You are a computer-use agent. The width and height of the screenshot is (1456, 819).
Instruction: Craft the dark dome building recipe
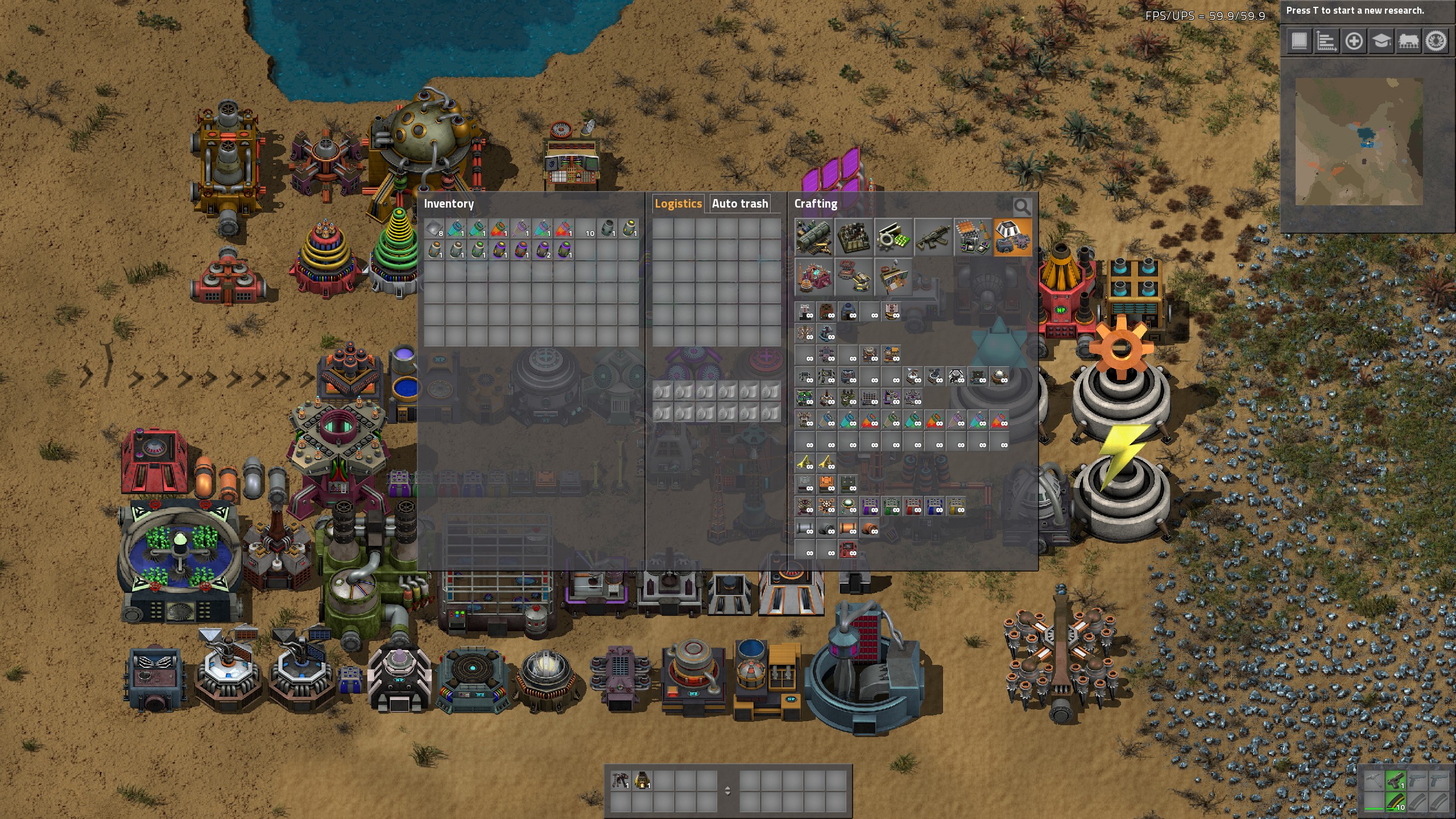848,312
